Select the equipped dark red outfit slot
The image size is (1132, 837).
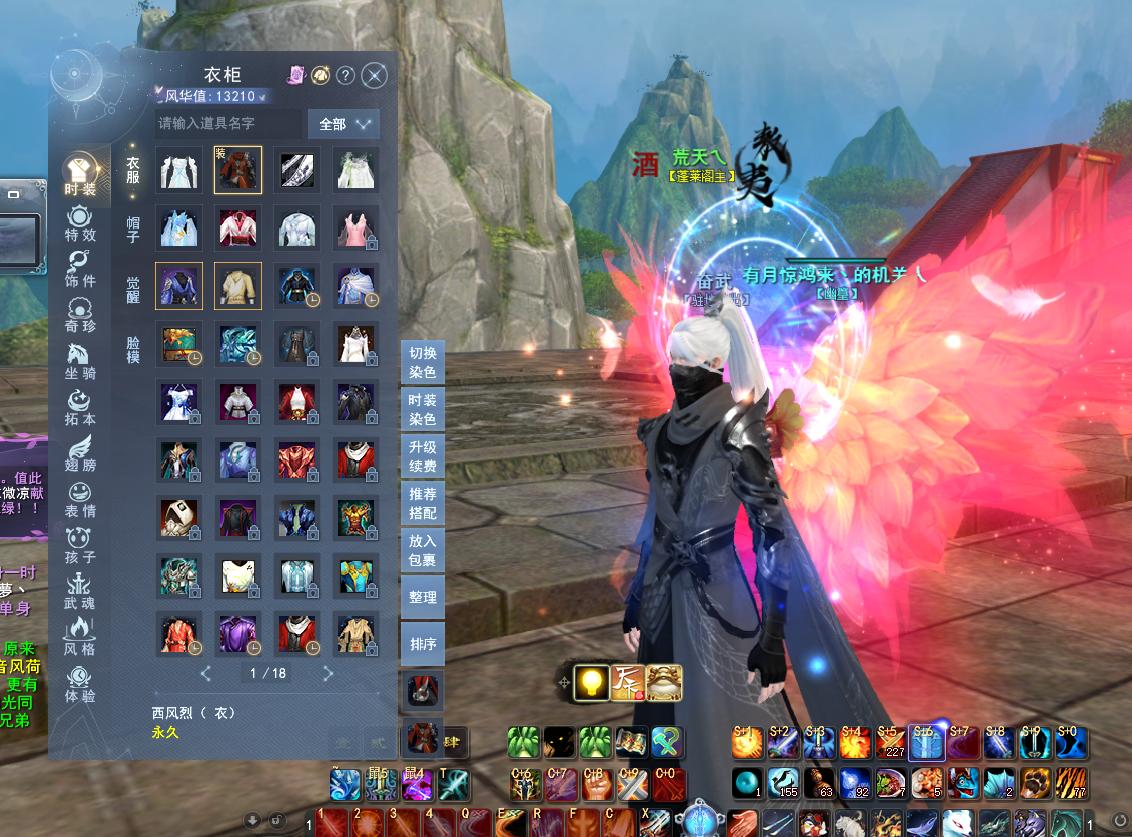point(238,170)
